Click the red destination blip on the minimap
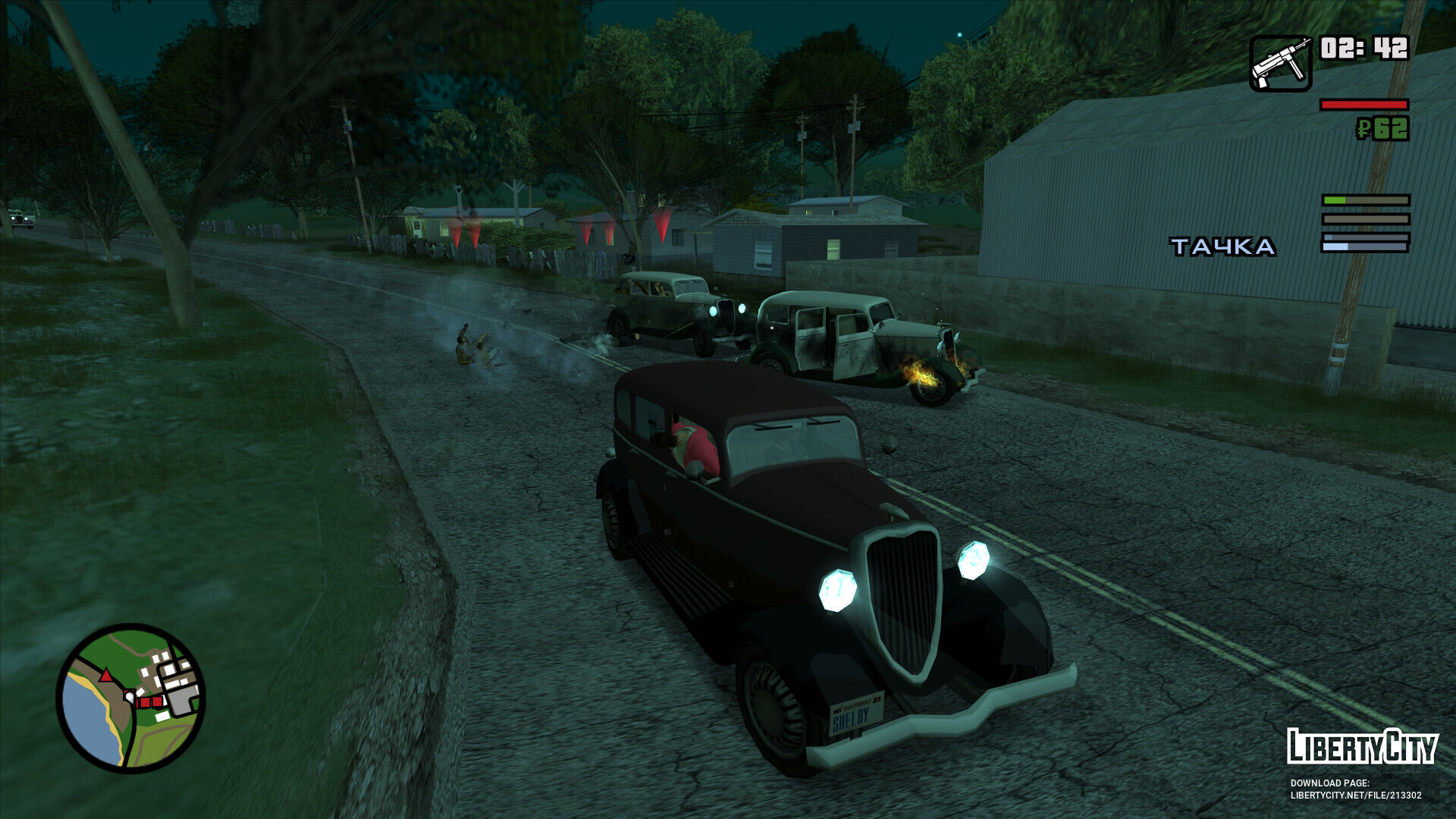The image size is (1456, 819). click(146, 701)
